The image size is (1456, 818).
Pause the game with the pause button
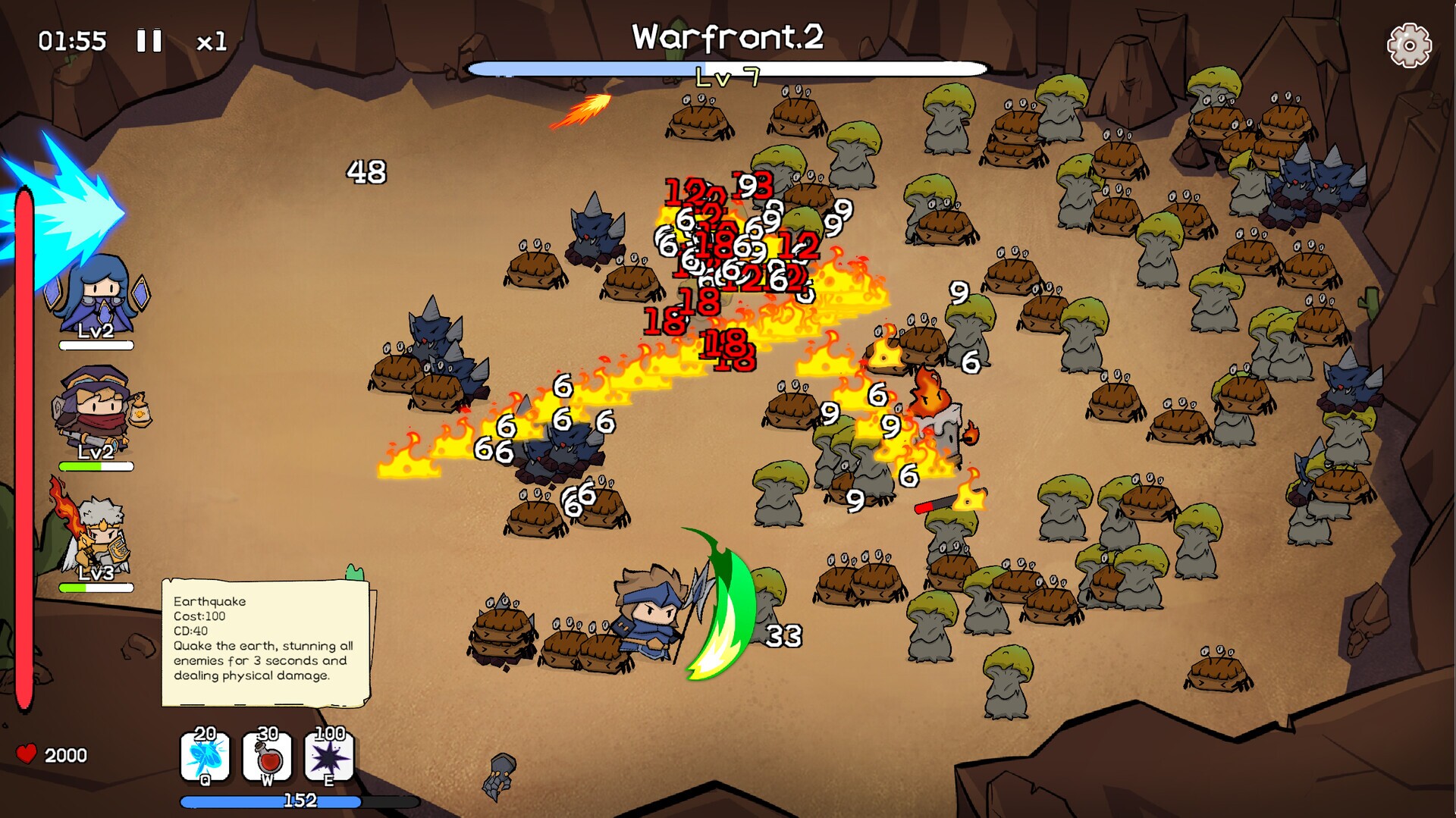(x=149, y=40)
